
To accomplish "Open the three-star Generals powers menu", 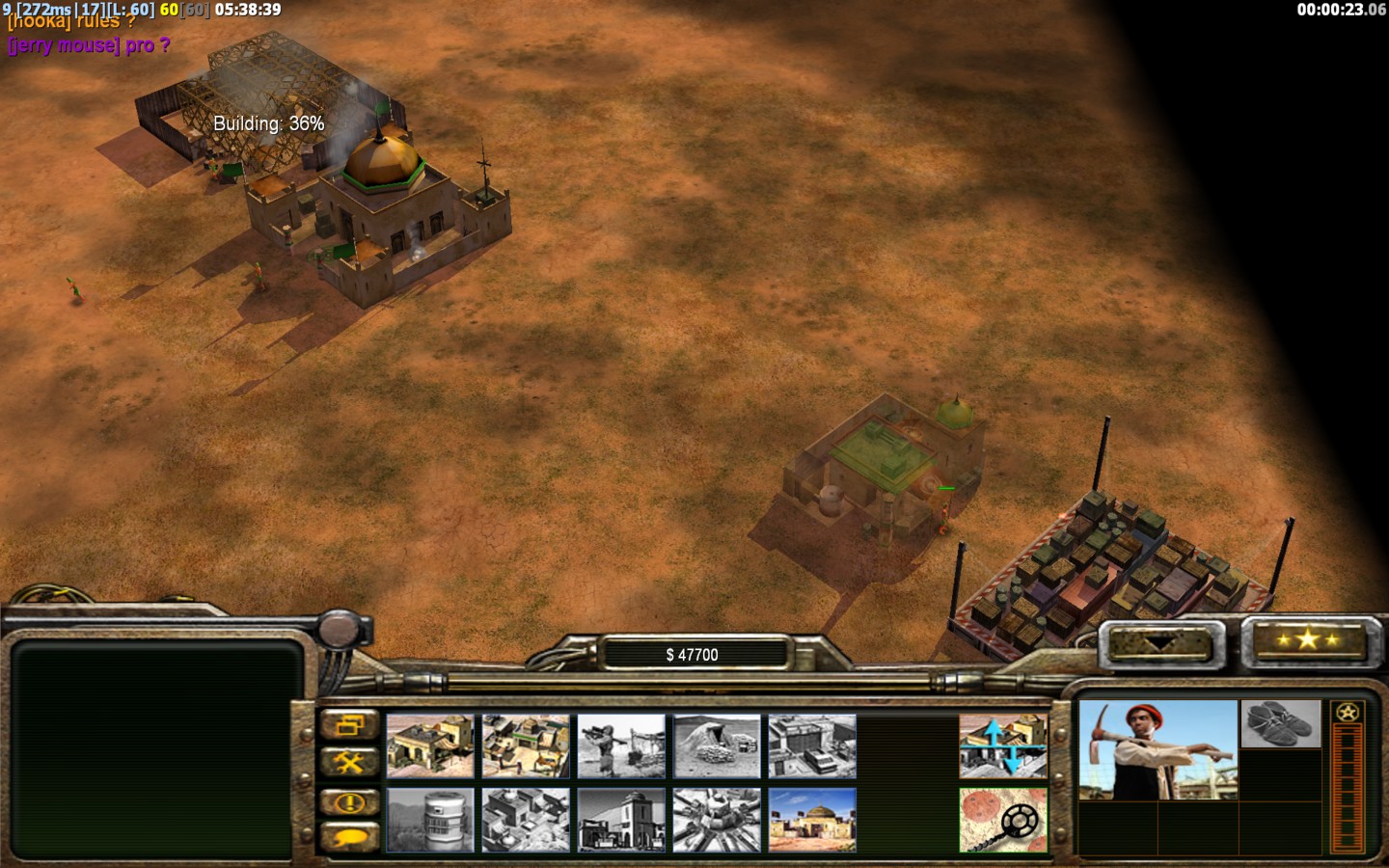I will pyautogui.click(x=1307, y=640).
